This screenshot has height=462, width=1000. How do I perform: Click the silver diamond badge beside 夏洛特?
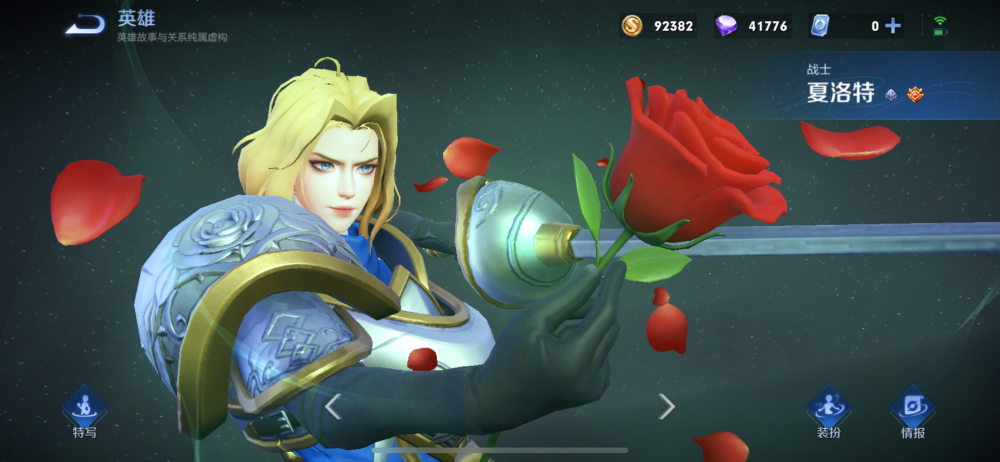click(x=890, y=94)
